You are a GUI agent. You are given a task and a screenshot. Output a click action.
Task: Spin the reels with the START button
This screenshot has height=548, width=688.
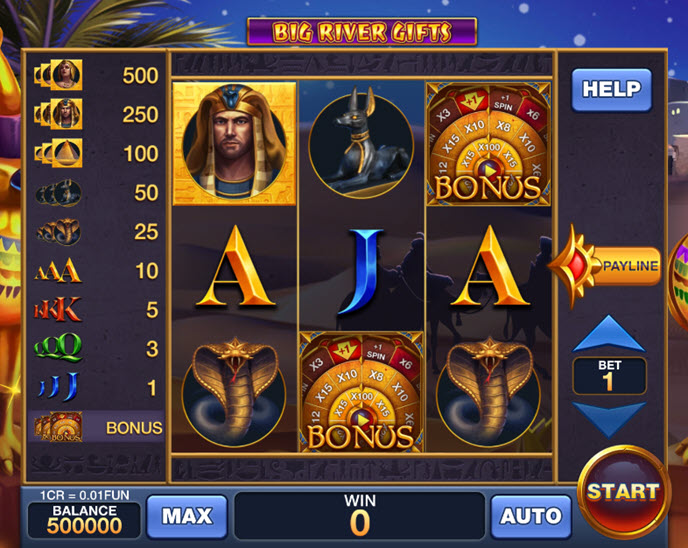pyautogui.click(x=623, y=491)
